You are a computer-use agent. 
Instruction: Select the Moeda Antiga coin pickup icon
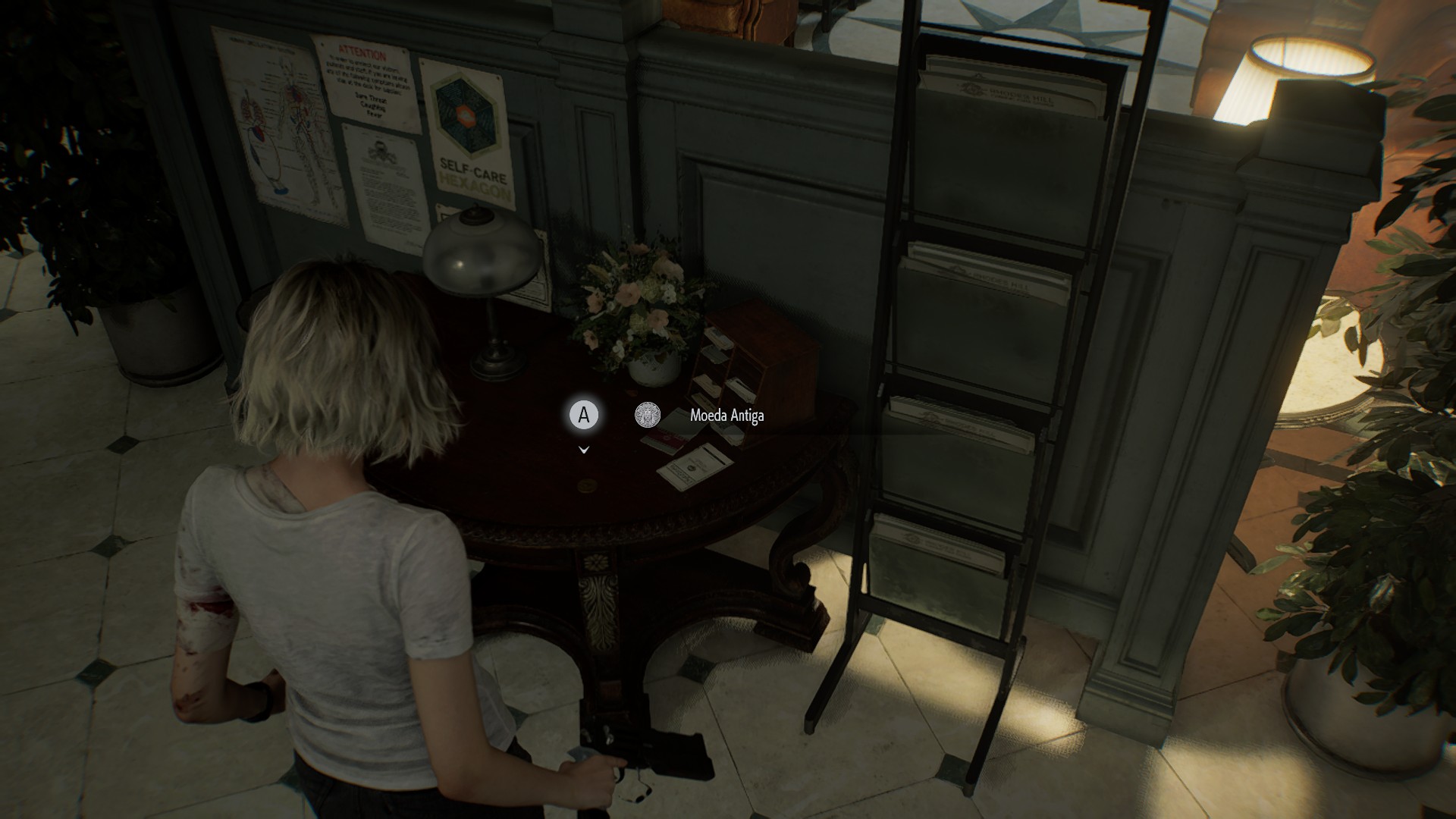648,415
